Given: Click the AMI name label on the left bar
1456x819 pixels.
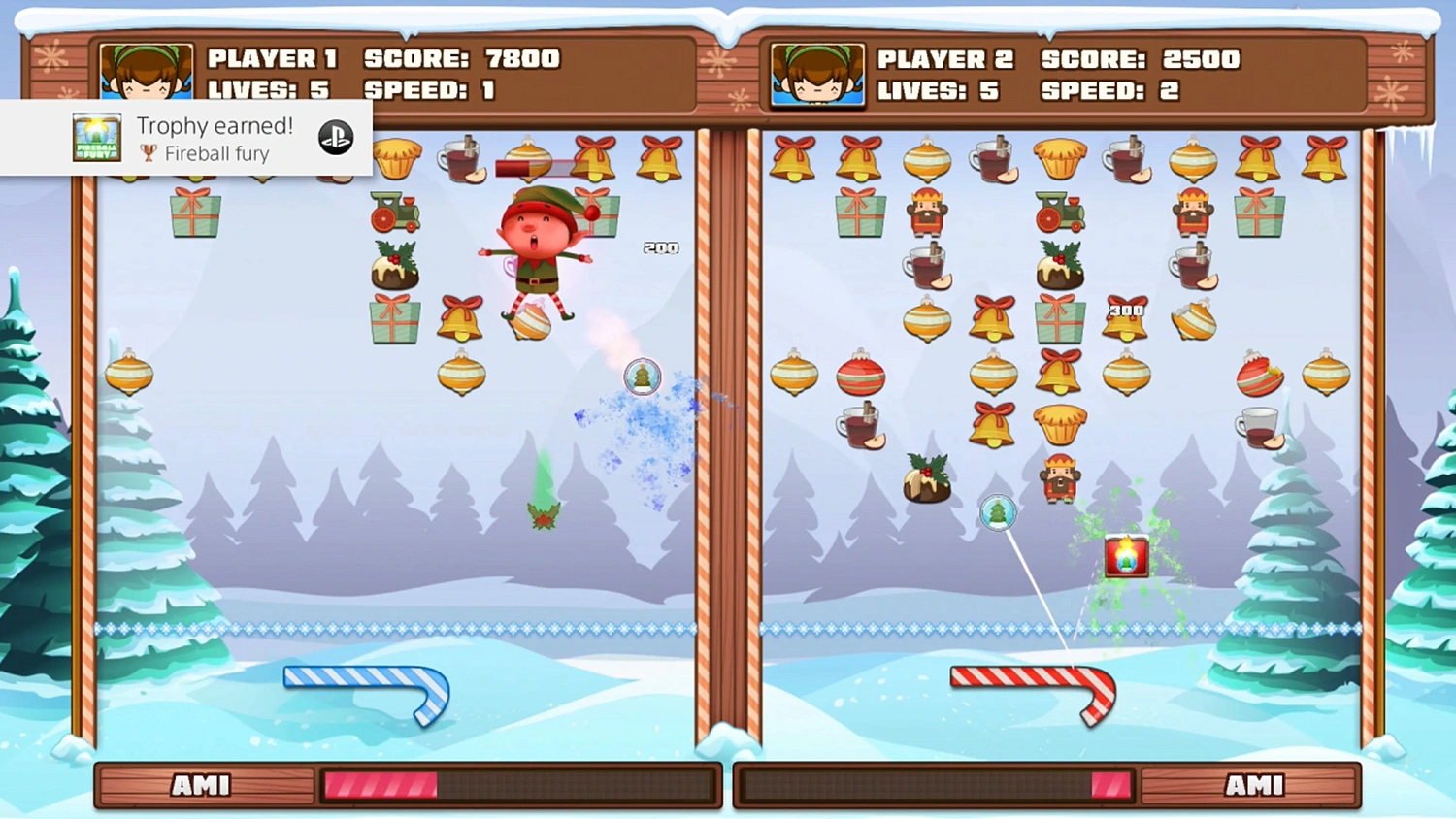Looking at the screenshot, I should tap(201, 784).
